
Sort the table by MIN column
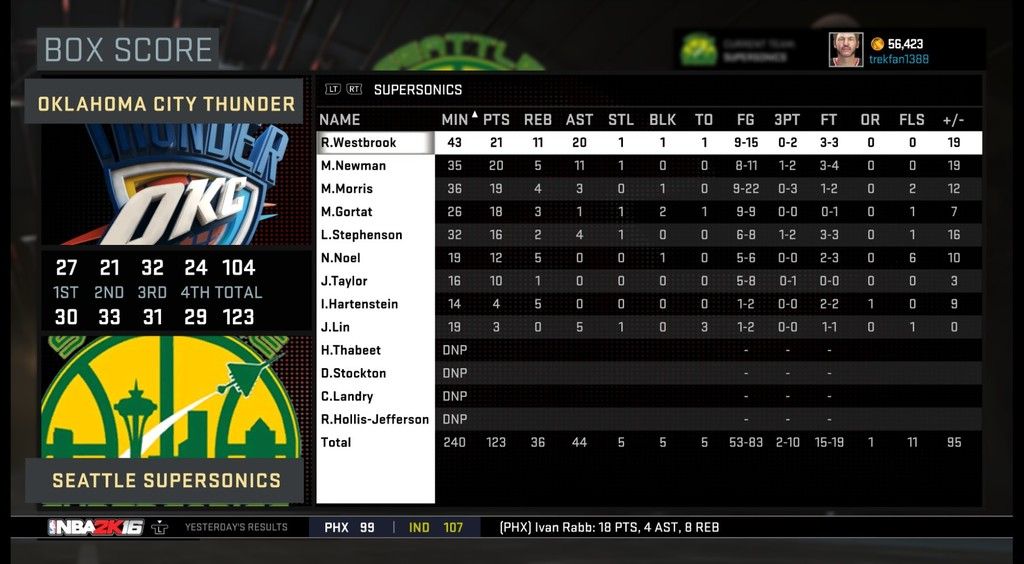point(455,119)
